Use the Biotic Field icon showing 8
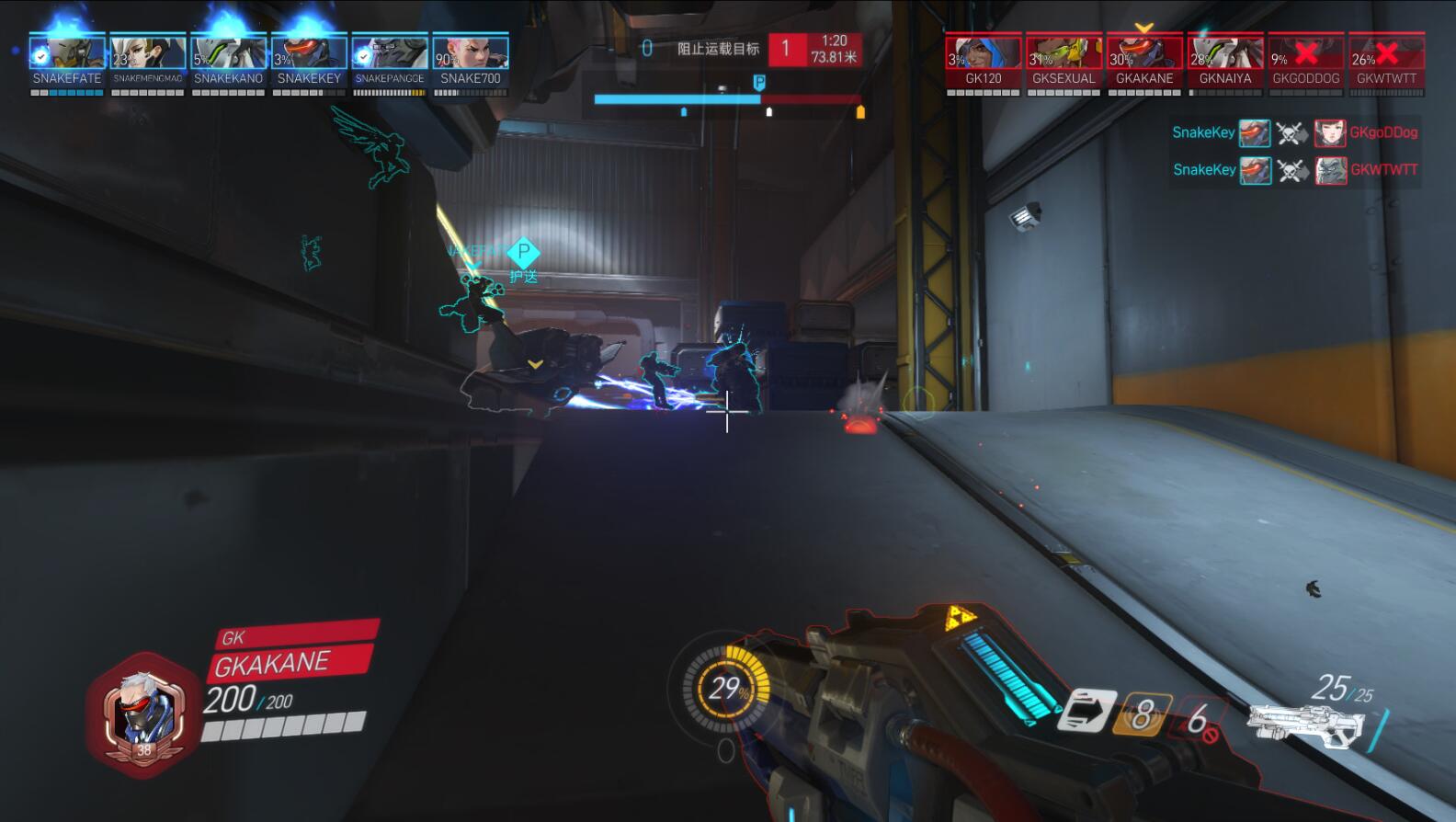 [x=1142, y=714]
